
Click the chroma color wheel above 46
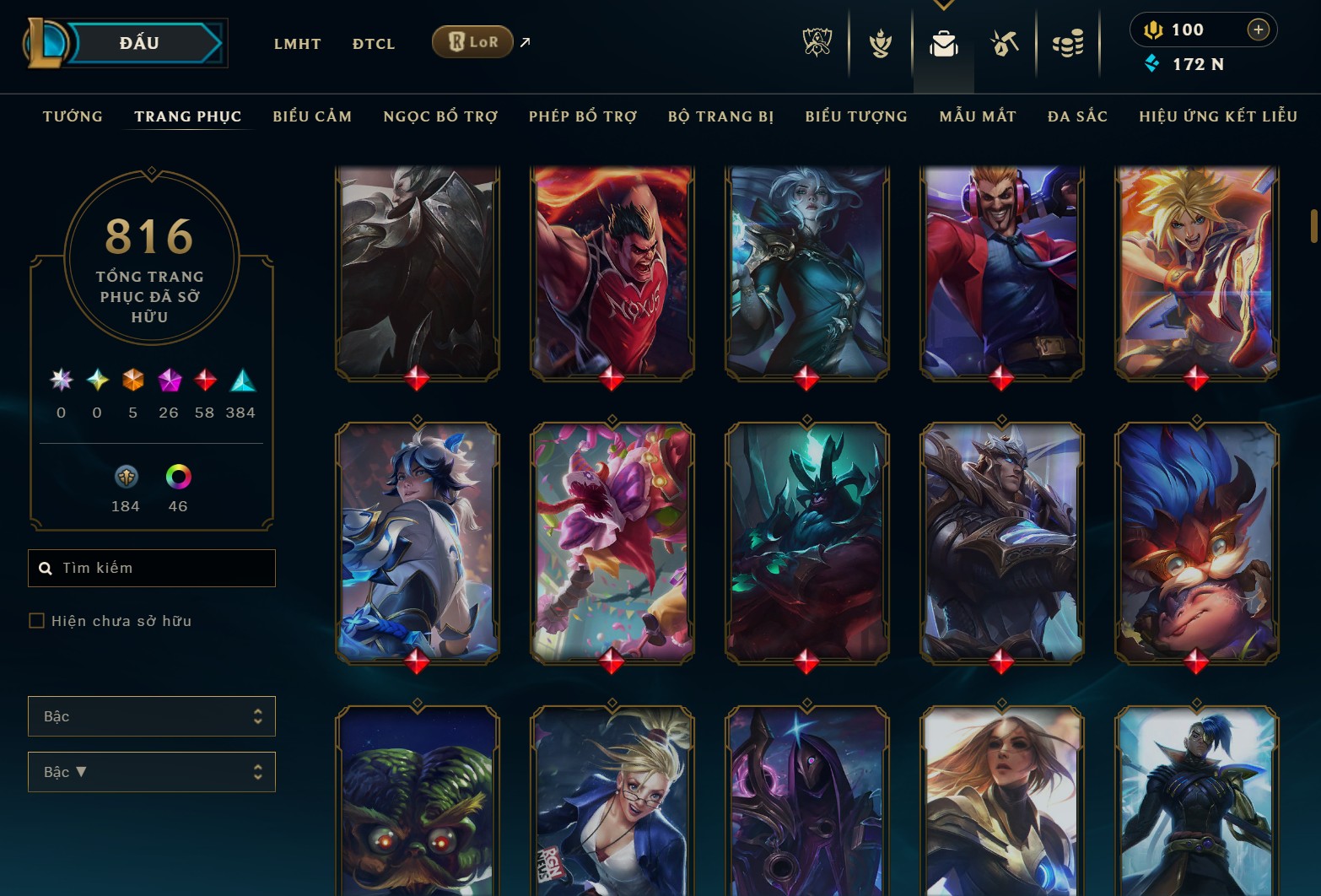[x=176, y=478]
